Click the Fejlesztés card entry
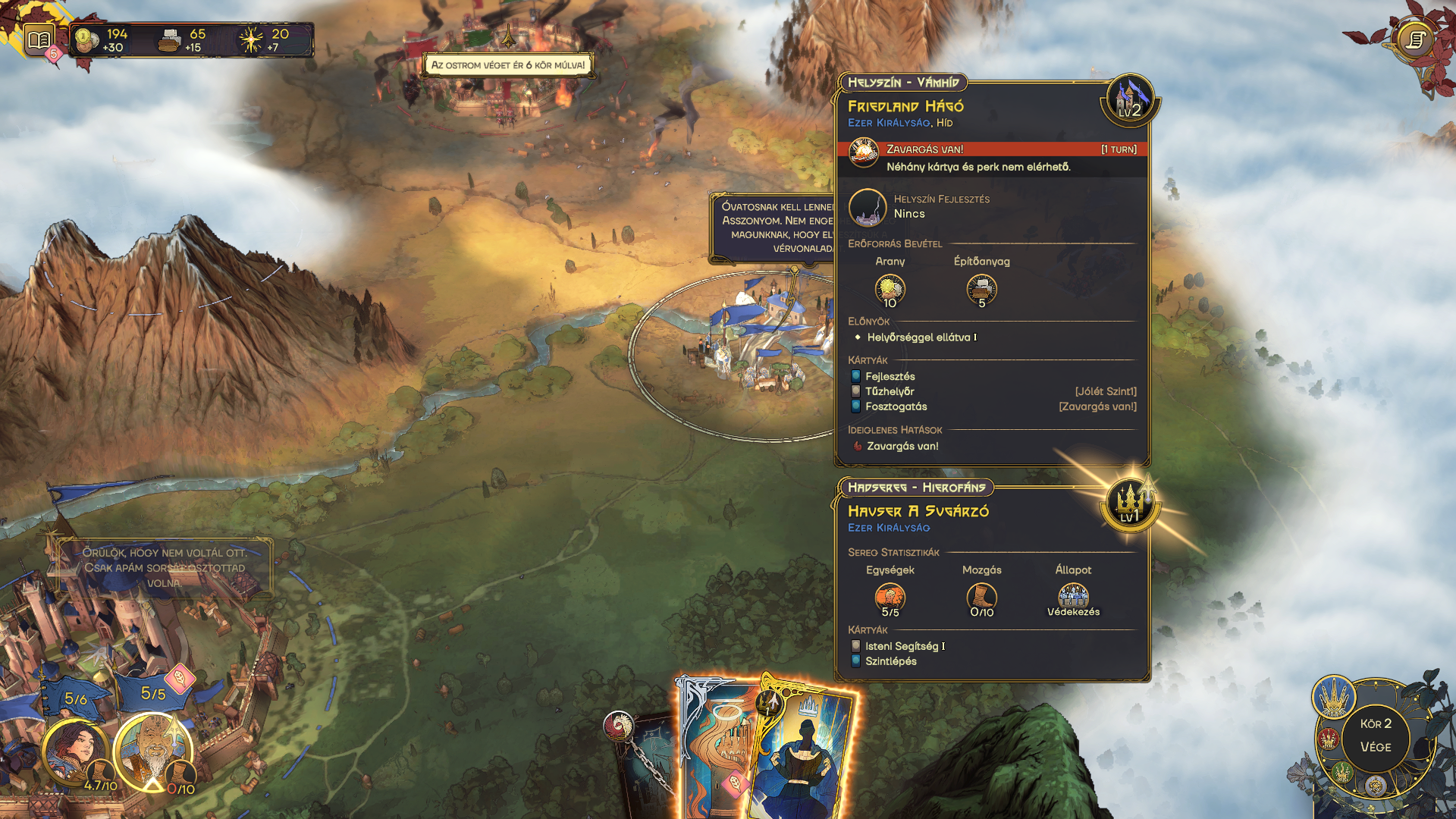The width and height of the screenshot is (1456, 819). click(890, 376)
